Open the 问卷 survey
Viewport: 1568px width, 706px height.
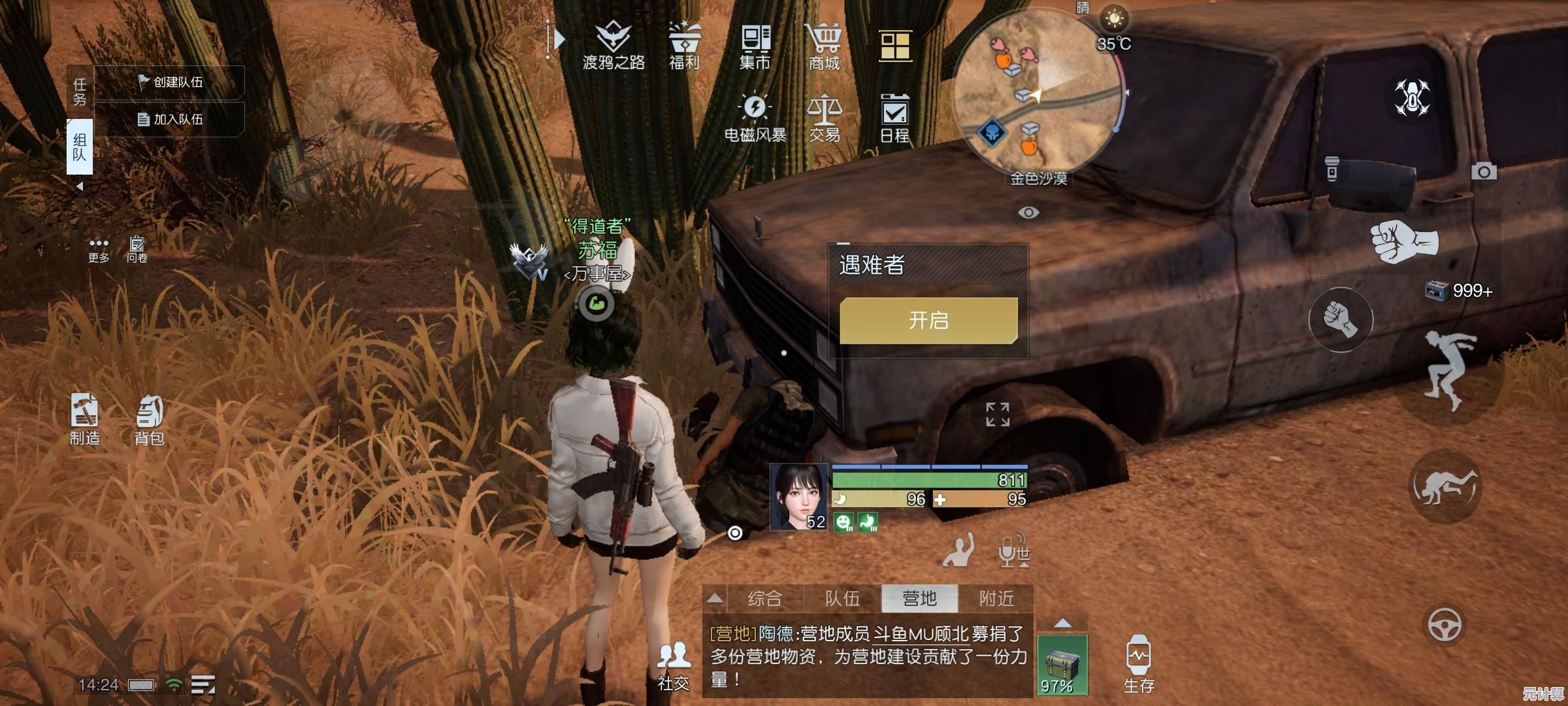point(137,249)
